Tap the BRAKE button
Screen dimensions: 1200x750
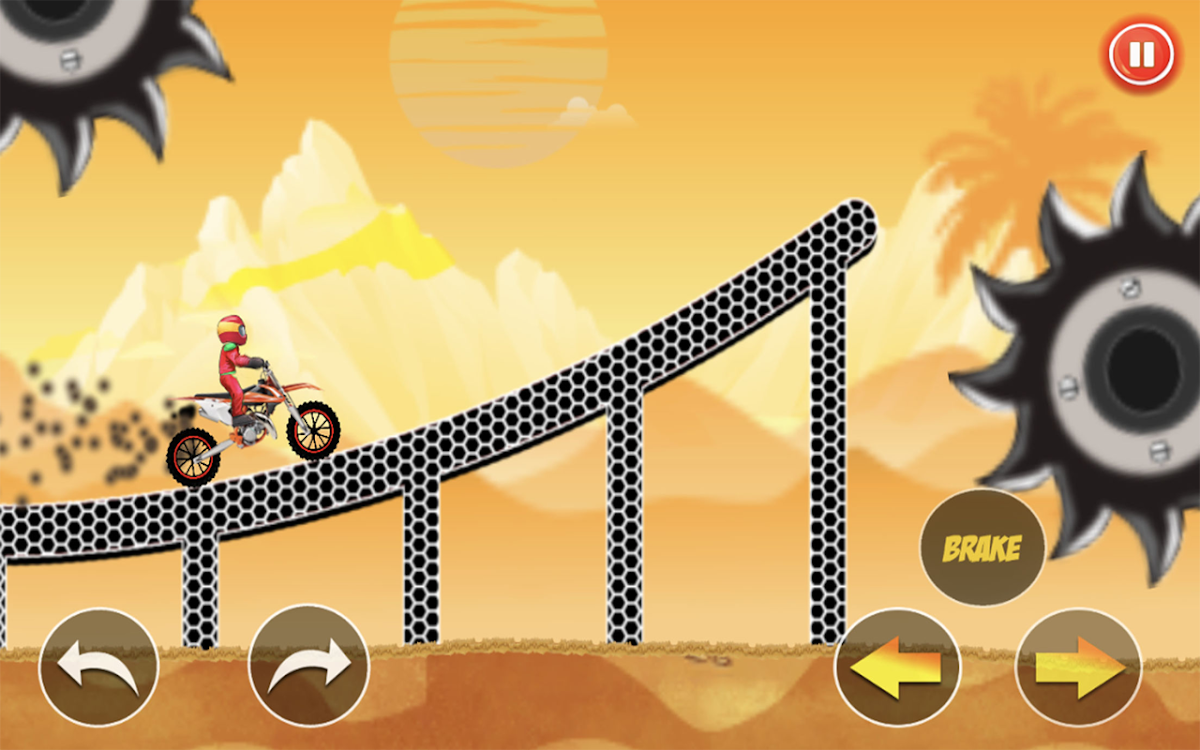click(982, 548)
